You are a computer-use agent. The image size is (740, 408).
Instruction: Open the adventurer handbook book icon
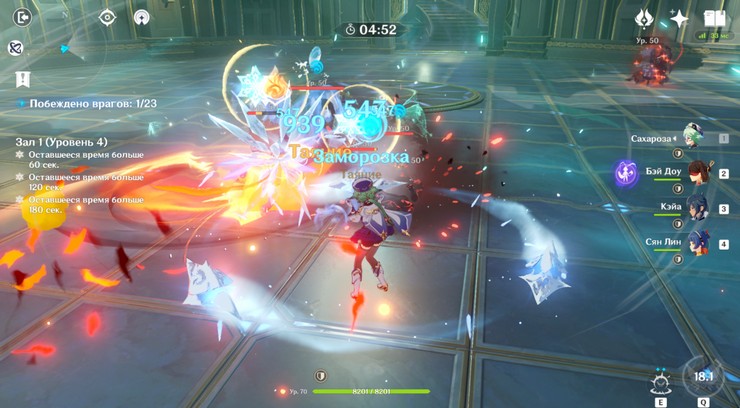714,19
